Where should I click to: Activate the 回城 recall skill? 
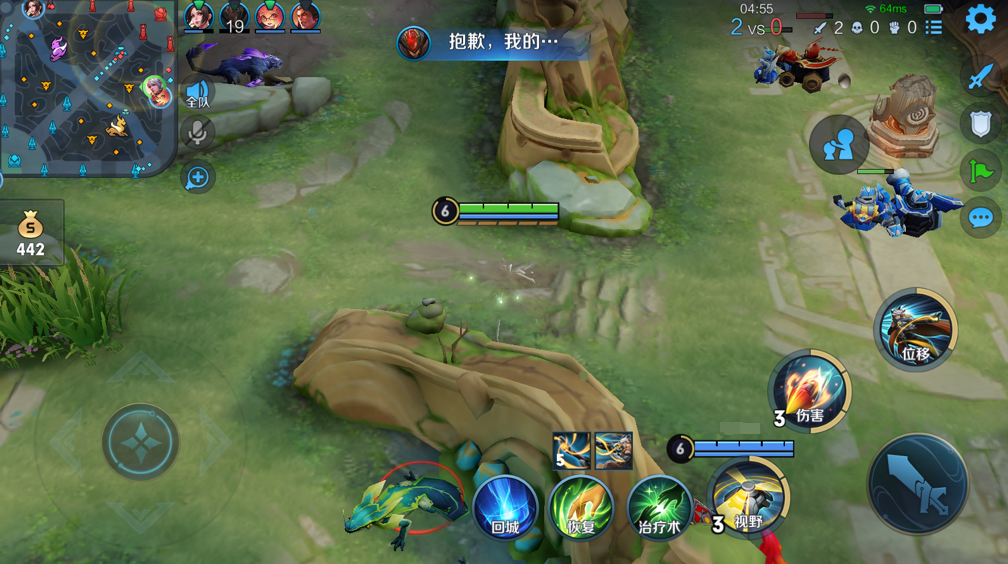[x=505, y=507]
